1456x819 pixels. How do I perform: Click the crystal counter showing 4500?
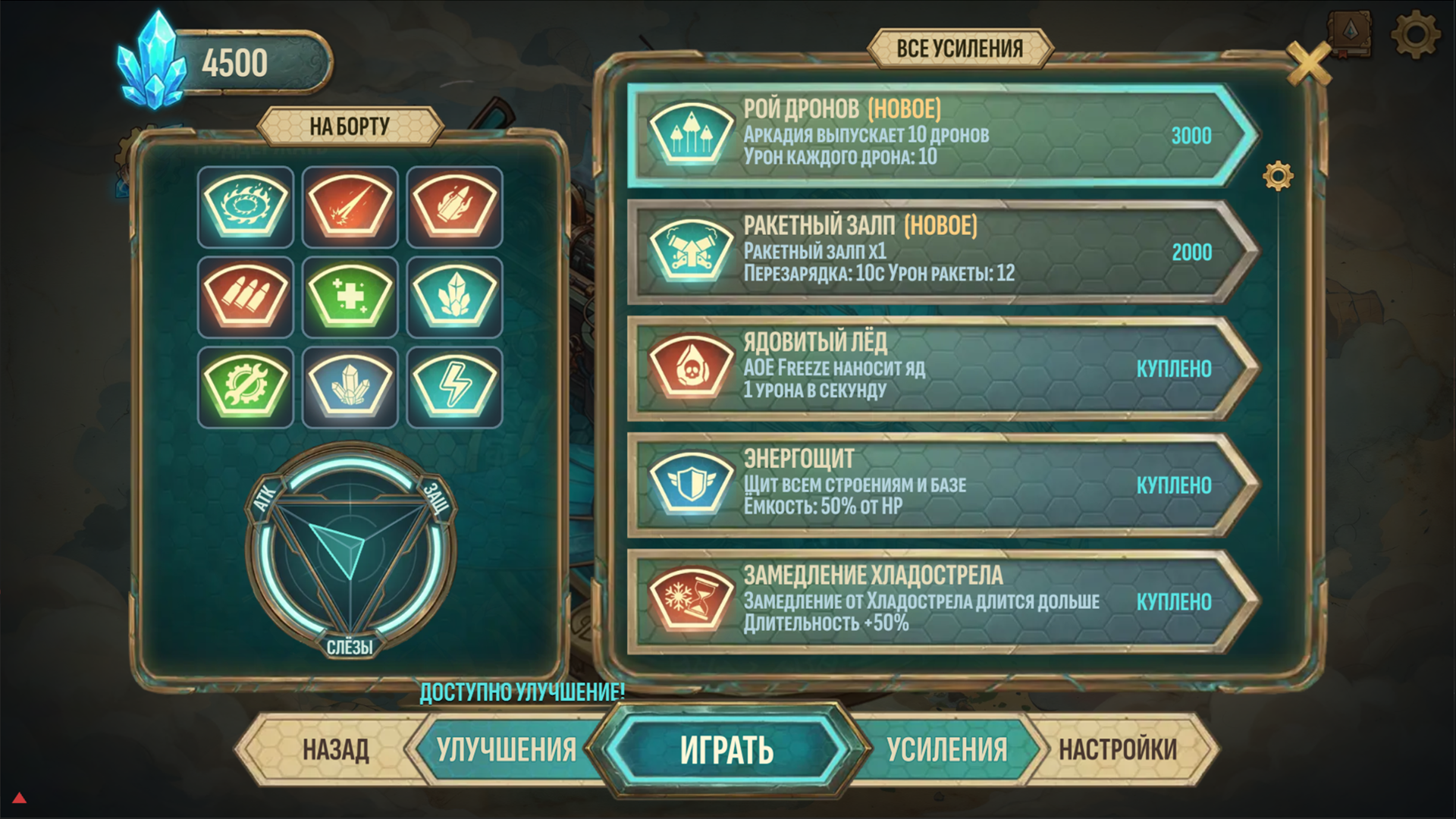click(x=237, y=61)
